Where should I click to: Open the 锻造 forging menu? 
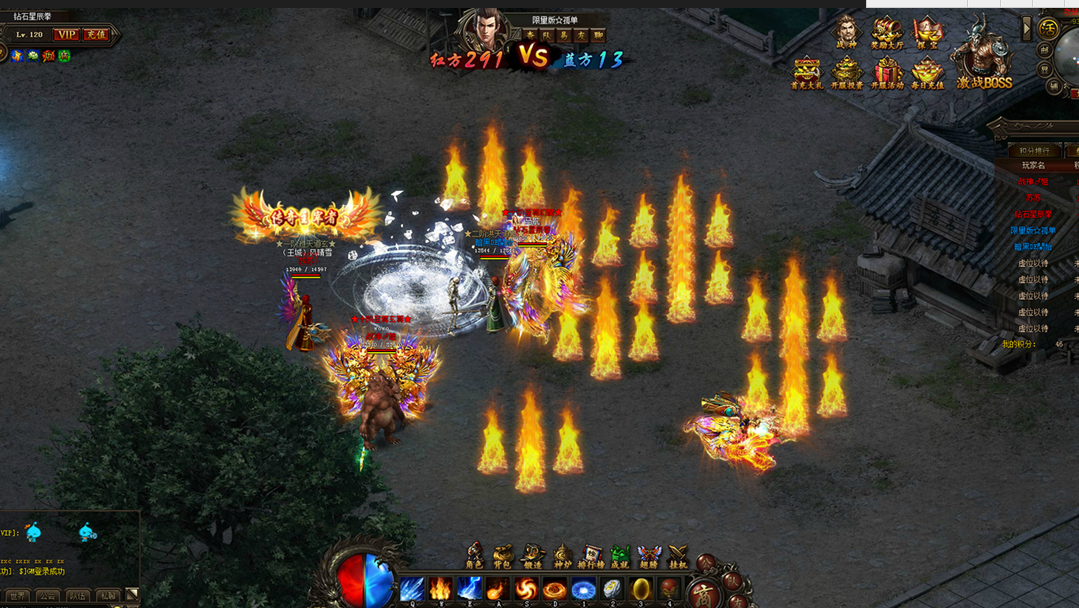pos(533,555)
